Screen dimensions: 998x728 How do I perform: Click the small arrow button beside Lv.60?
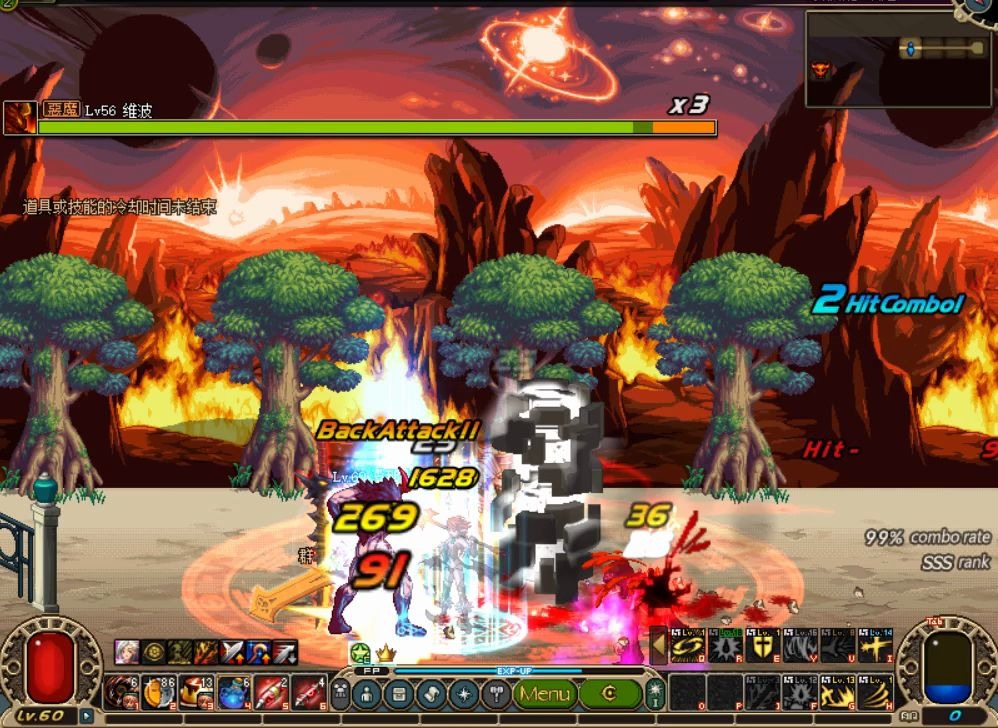87,716
